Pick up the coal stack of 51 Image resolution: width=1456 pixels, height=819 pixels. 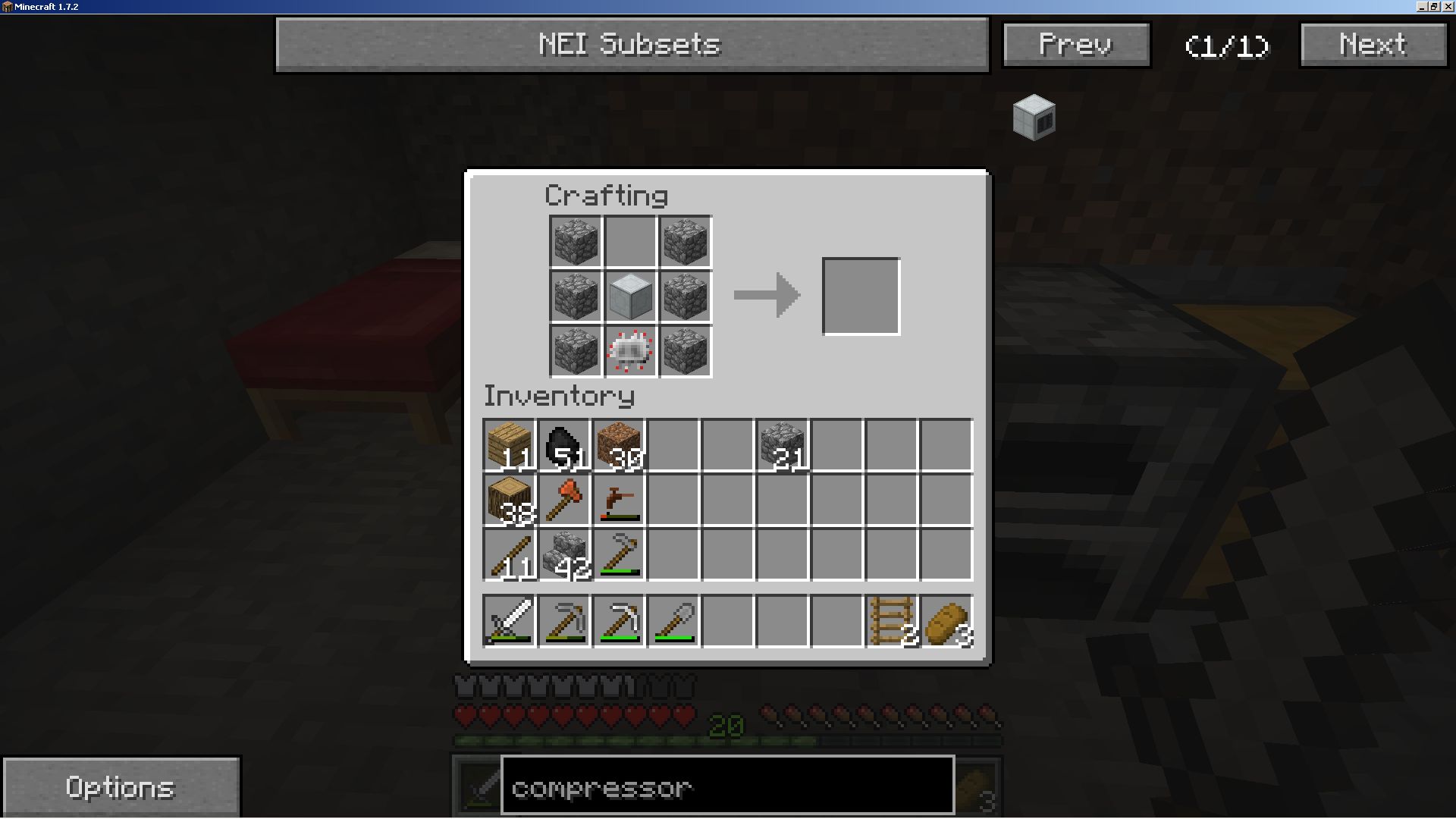[x=564, y=445]
